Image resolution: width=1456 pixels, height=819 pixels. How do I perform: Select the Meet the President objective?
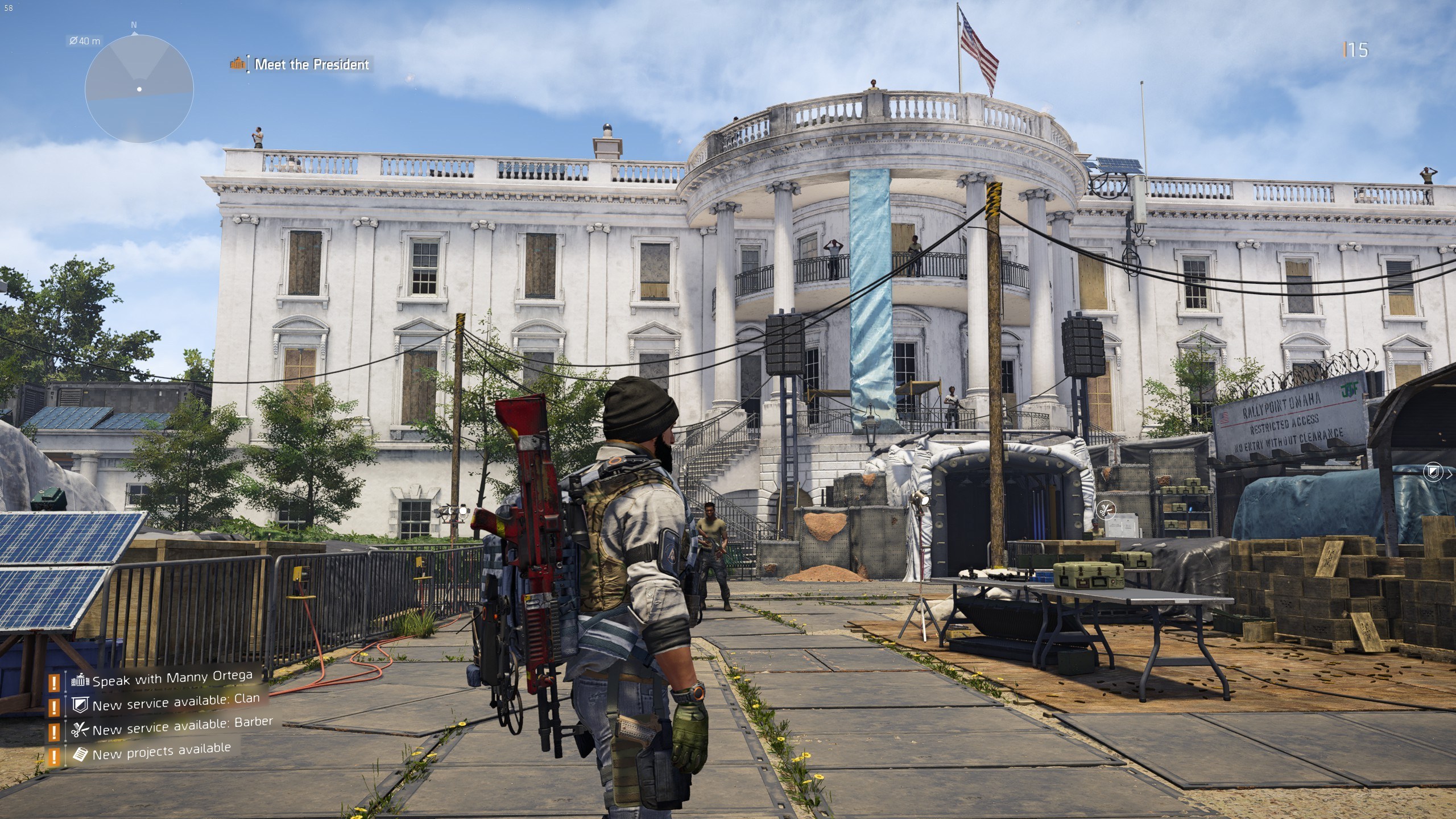tap(311, 64)
